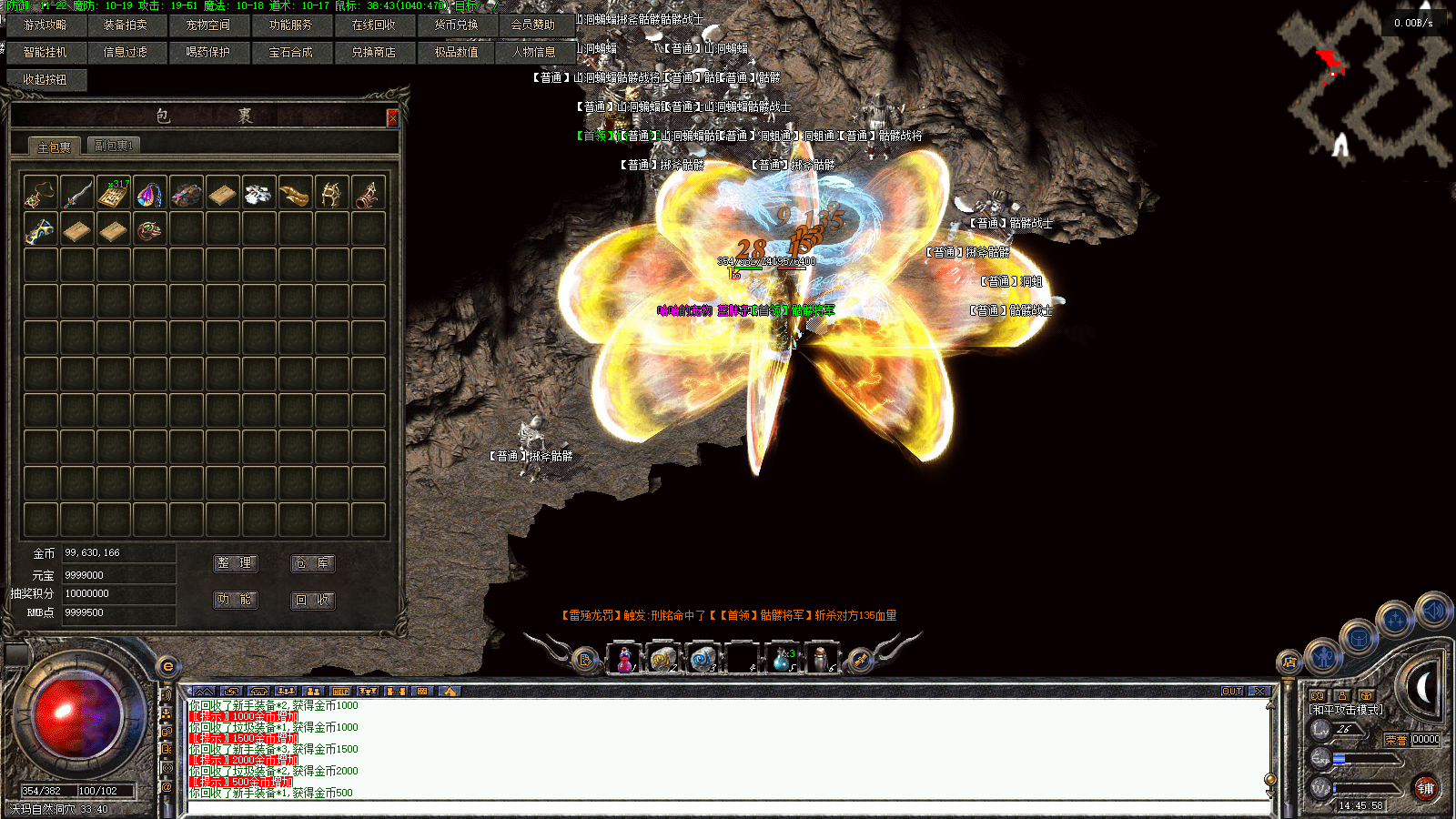Open the red 铺 stall button
Screen dimensions: 1456x819
pyautogui.click(x=1425, y=789)
